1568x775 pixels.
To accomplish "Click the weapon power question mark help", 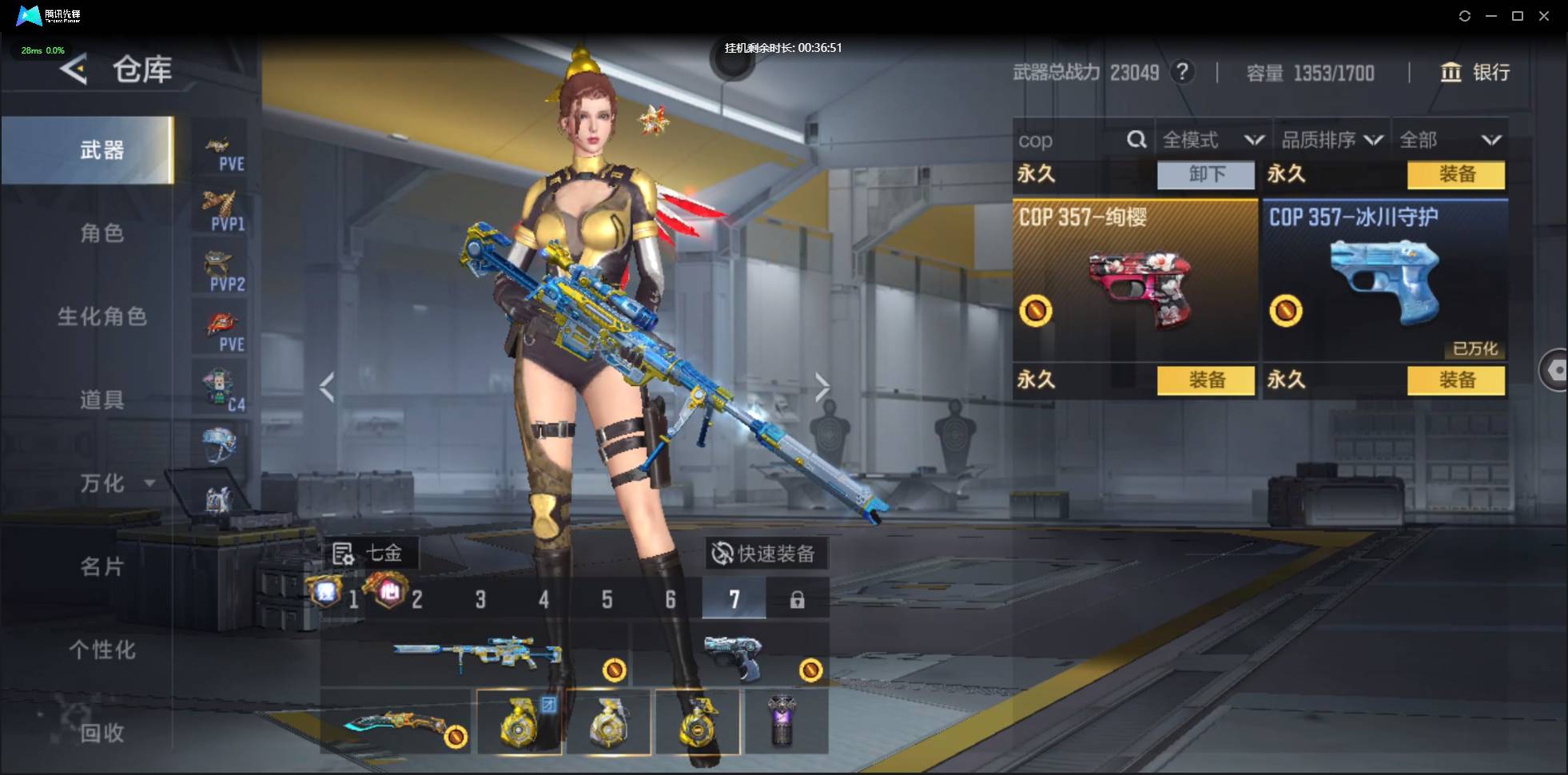I will pyautogui.click(x=1182, y=73).
